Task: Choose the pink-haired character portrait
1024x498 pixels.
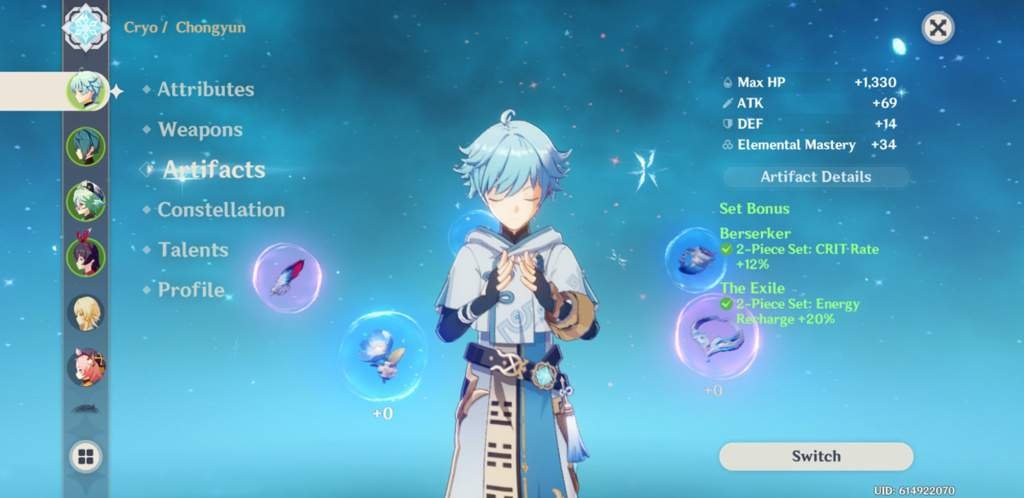Action: [85, 367]
